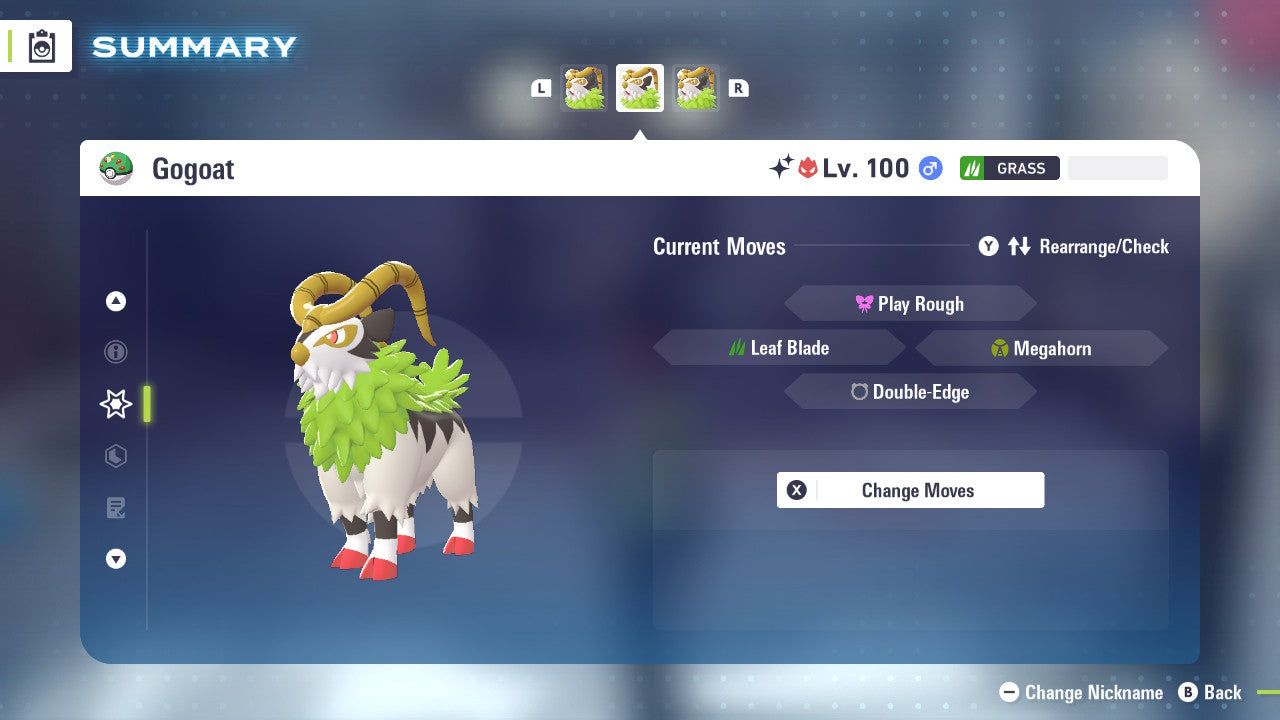Click the Grass type icon on Leaf Blade
Screen dimensions: 1280x720
pyautogui.click(x=740, y=347)
